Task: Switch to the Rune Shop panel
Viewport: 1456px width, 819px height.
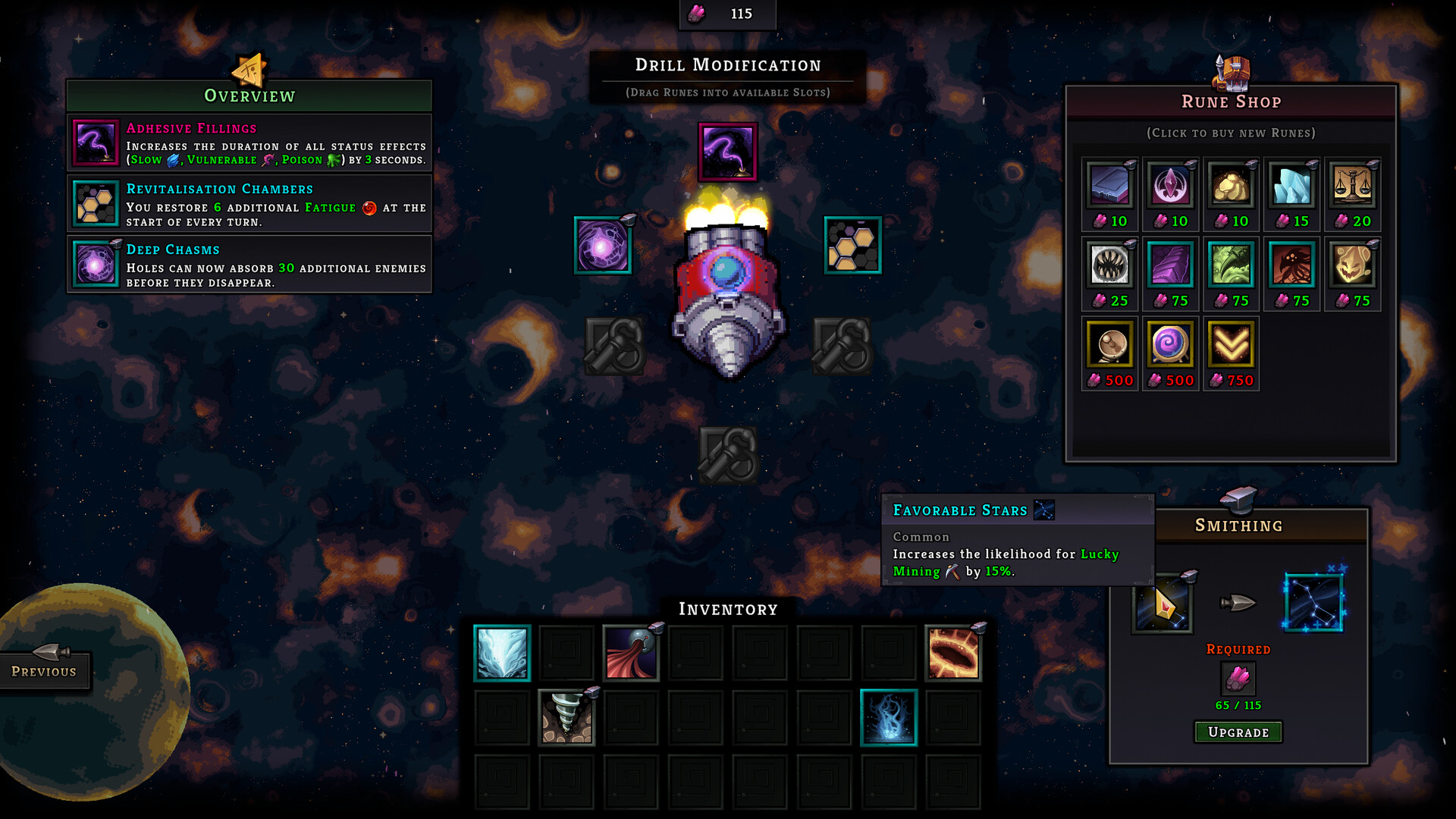Action: (1230, 101)
